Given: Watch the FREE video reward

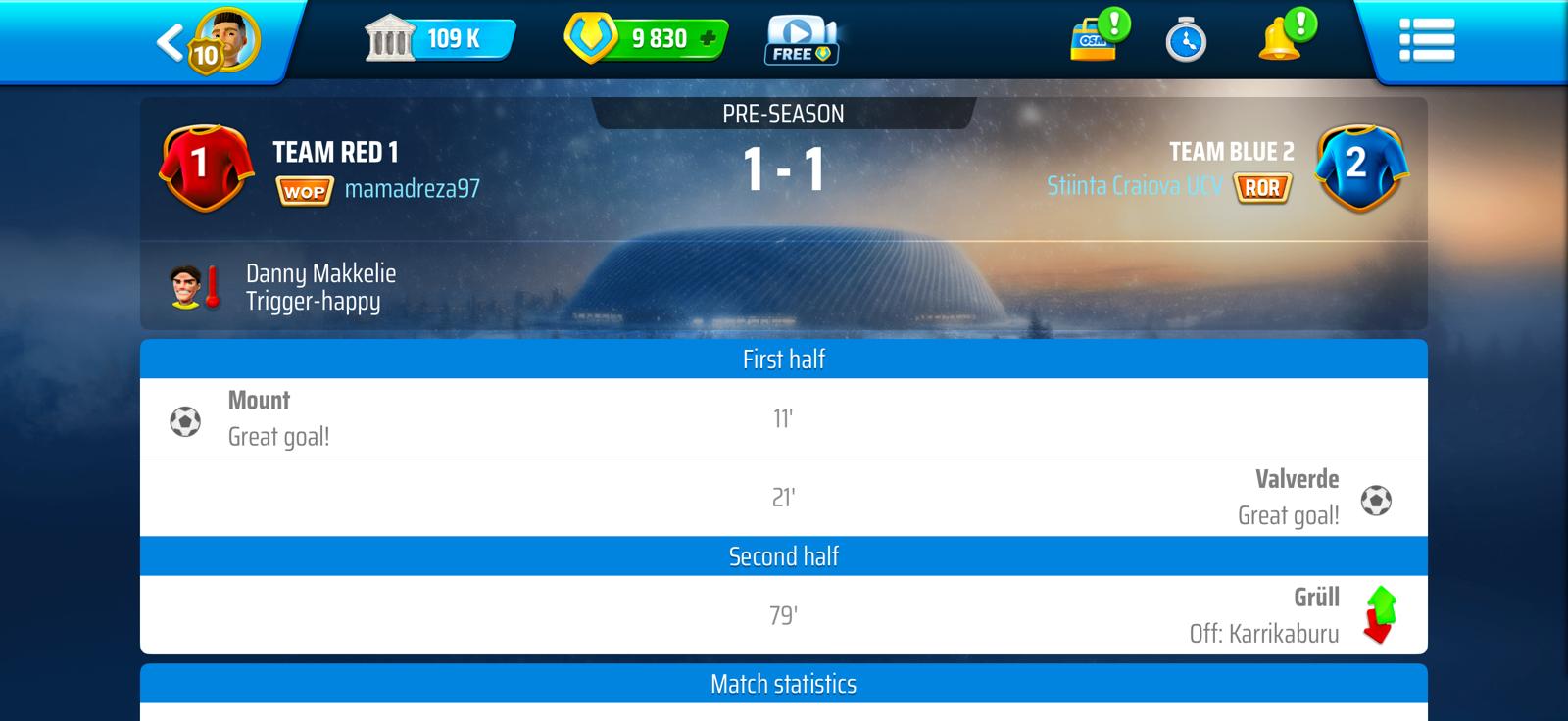Looking at the screenshot, I should pyautogui.click(x=801, y=41).
